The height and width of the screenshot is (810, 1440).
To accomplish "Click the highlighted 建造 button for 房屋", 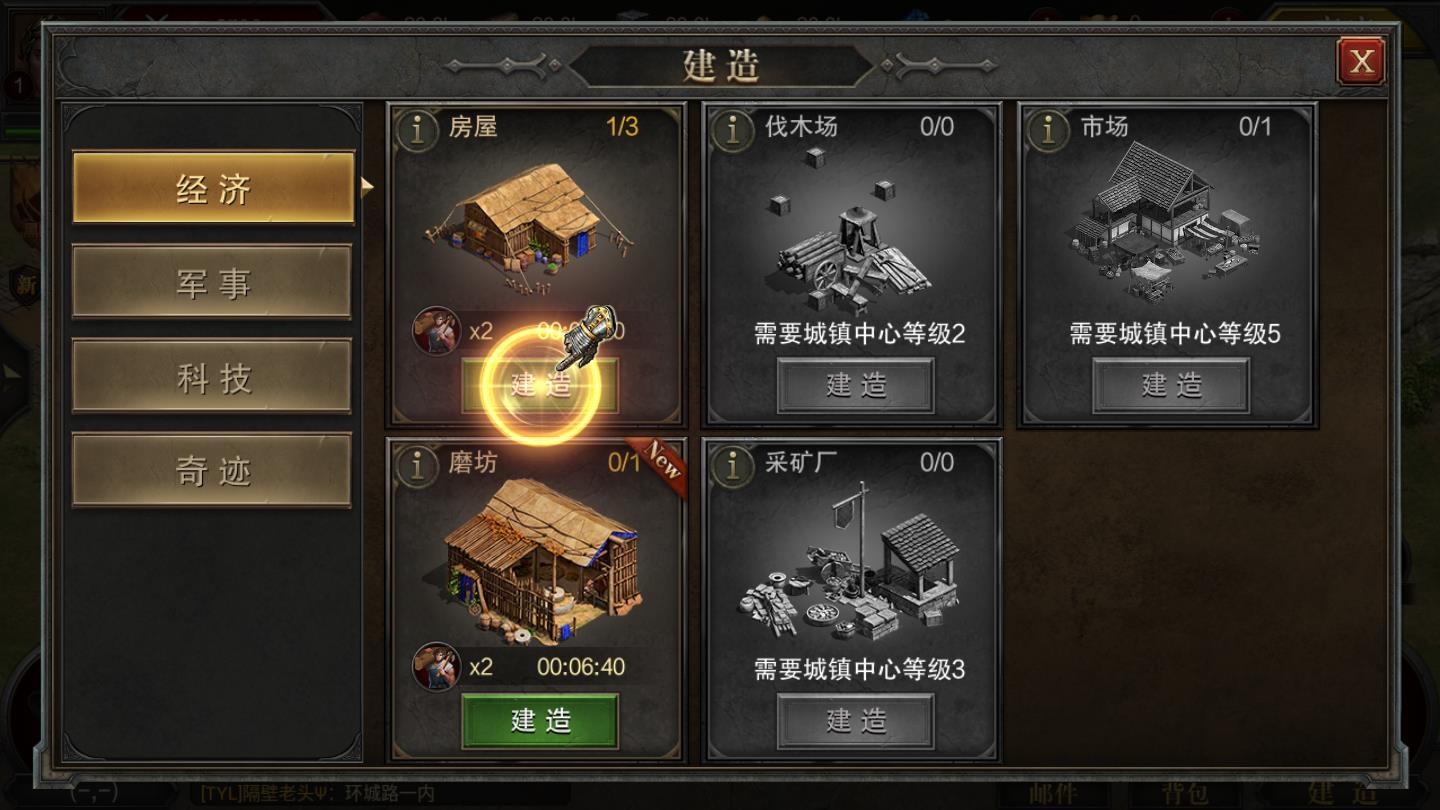I will point(539,386).
